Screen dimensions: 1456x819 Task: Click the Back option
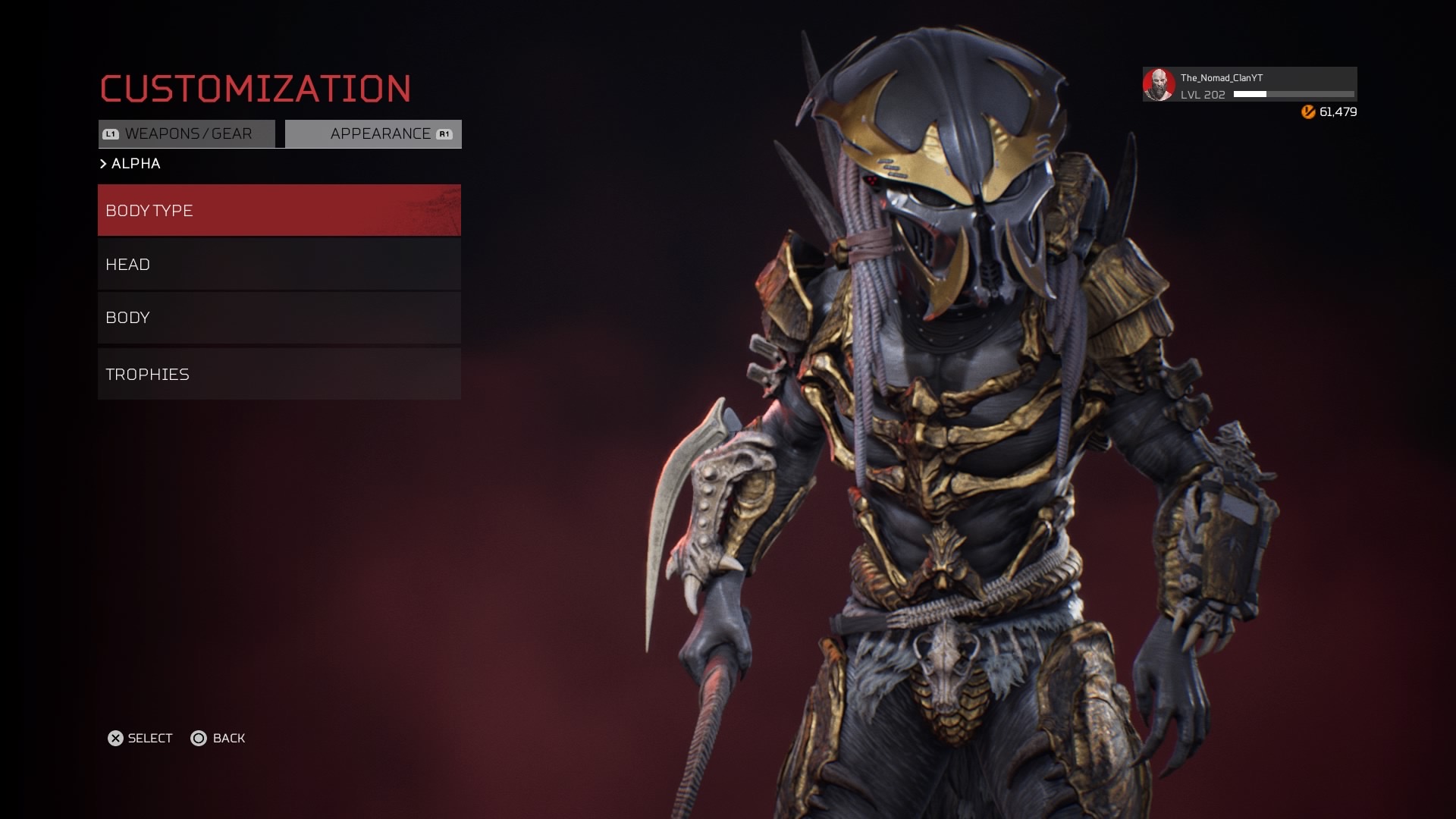(218, 738)
